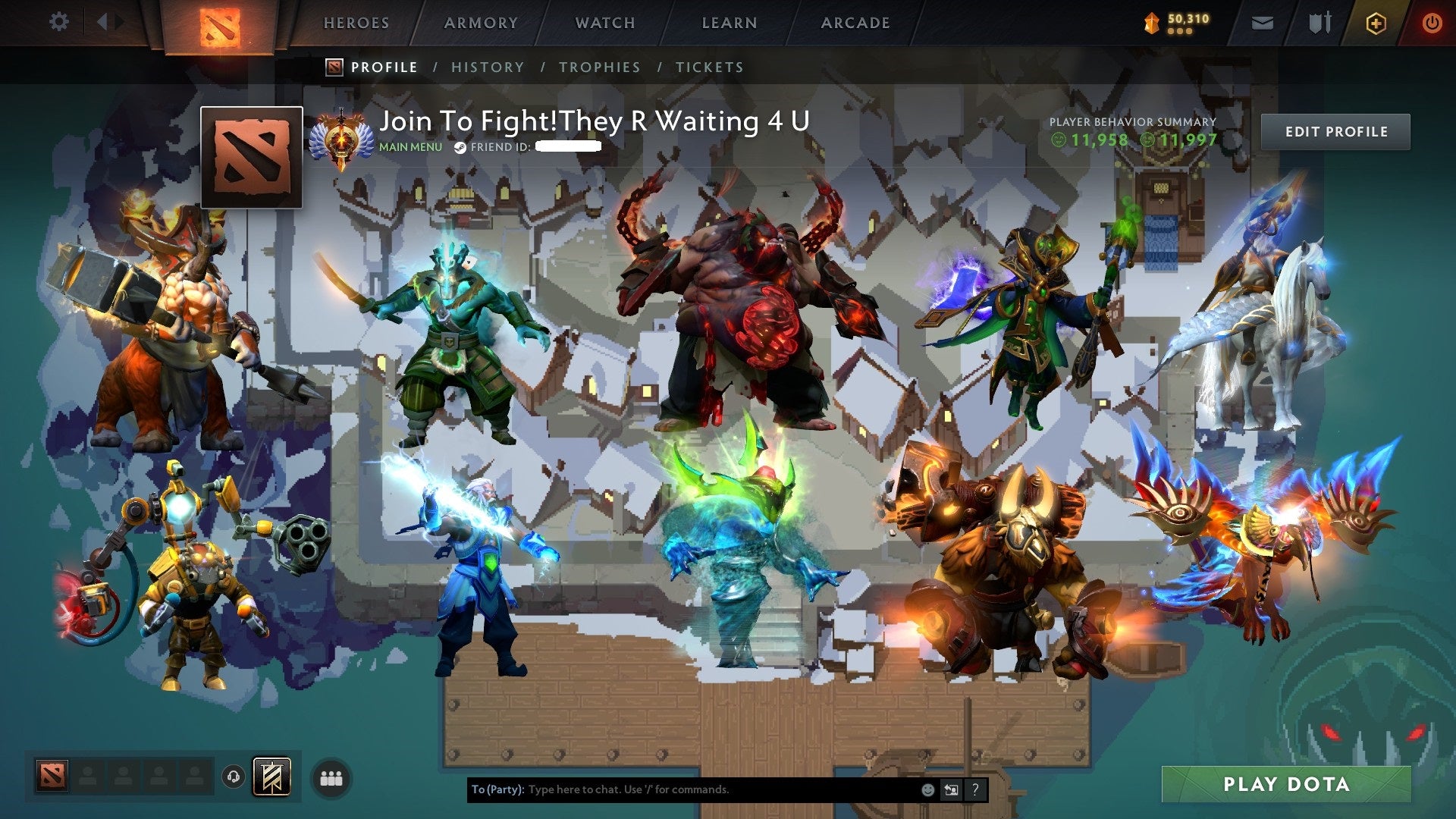Click the question mark chat help icon
The width and height of the screenshot is (1456, 819).
974,789
